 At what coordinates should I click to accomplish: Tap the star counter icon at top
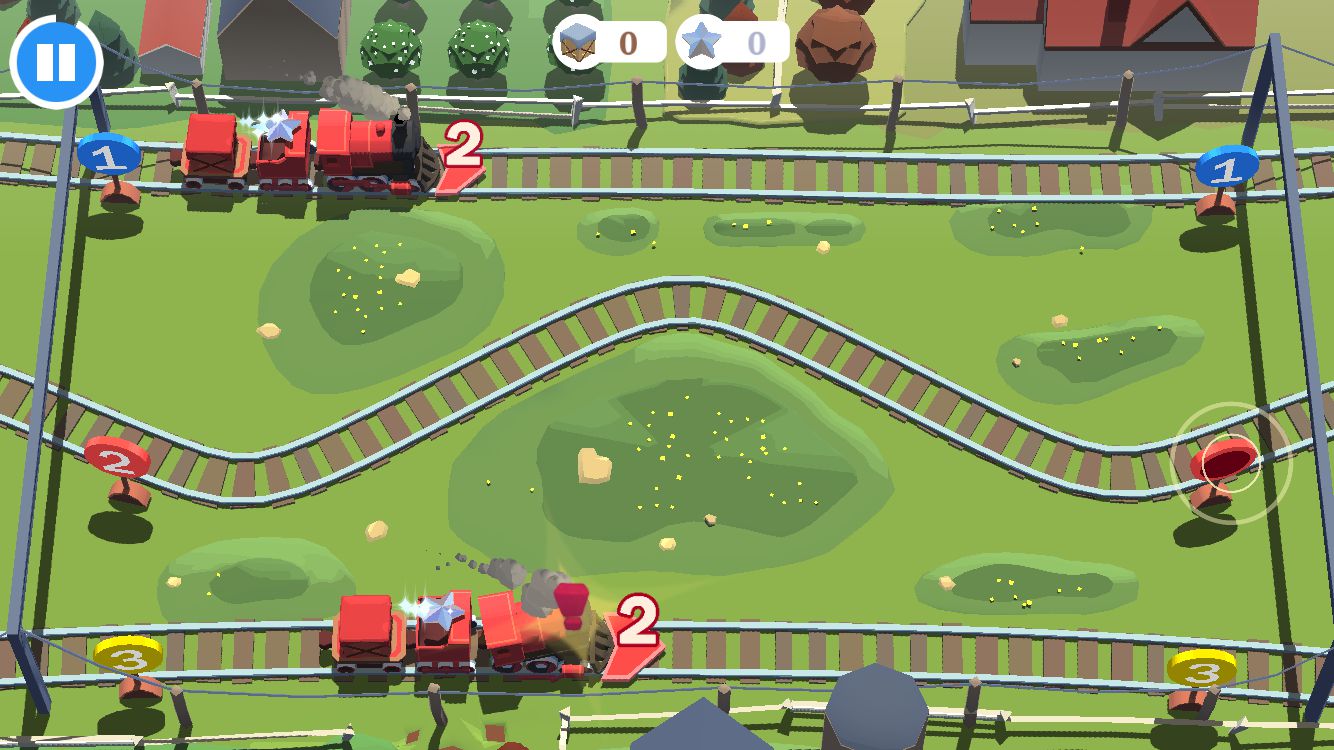click(704, 42)
